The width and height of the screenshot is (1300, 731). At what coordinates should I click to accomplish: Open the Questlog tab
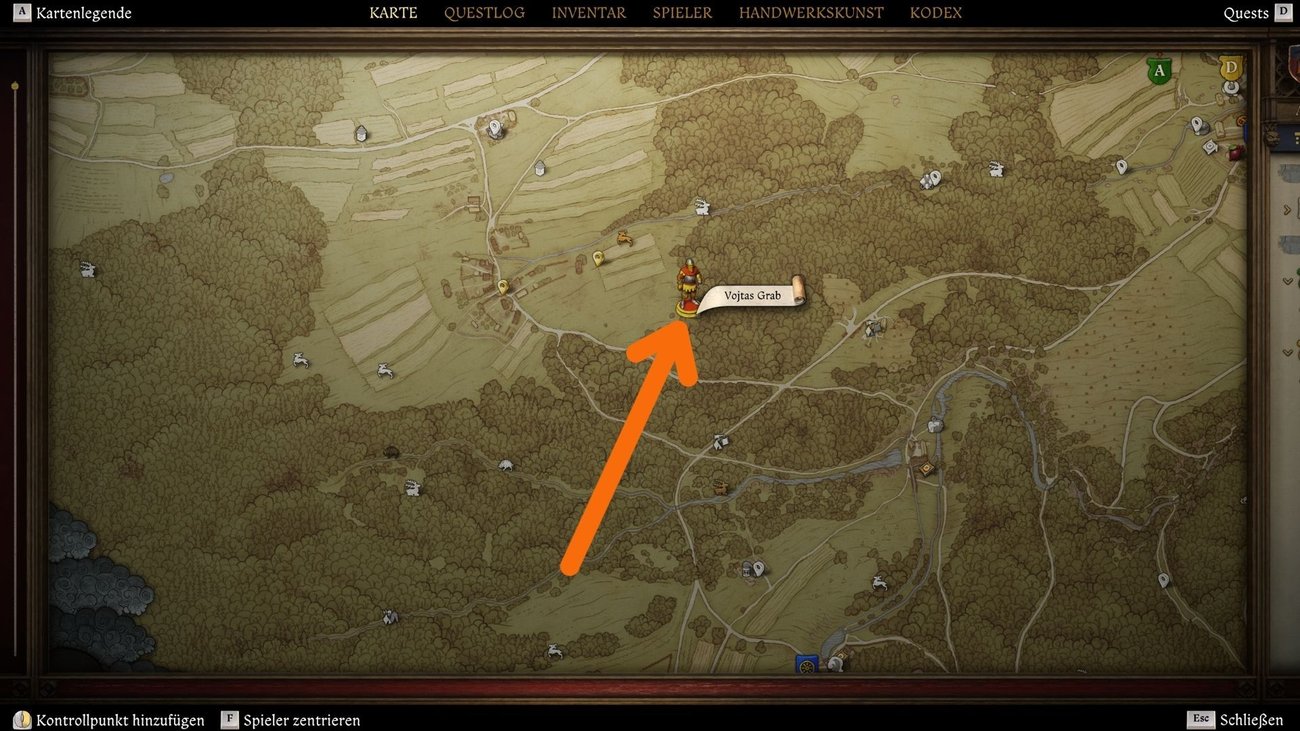[x=484, y=13]
